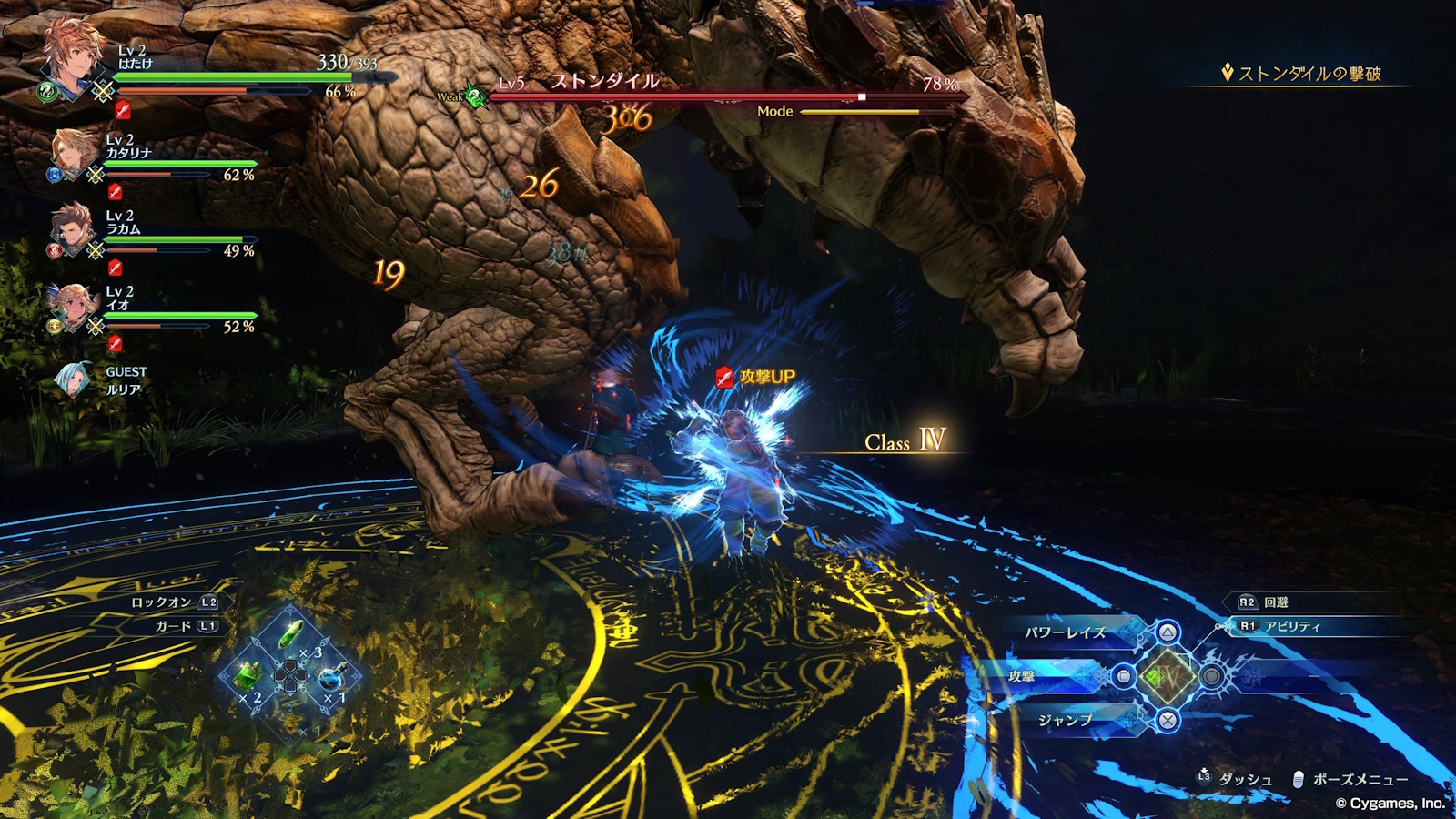
Task: Click the ロックオン lock-on label
Action: pos(162,602)
